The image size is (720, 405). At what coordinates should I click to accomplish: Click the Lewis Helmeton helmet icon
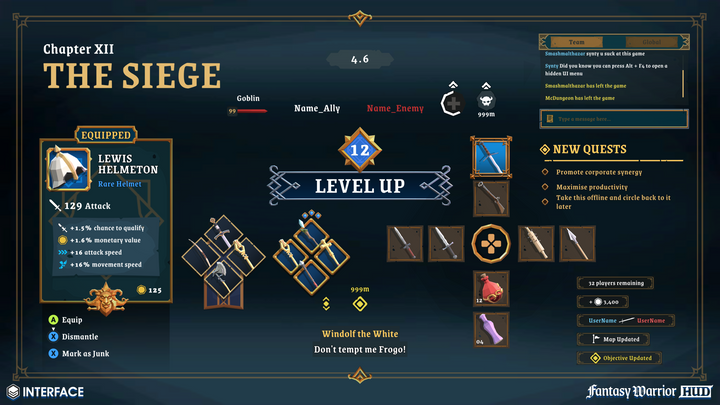click(69, 167)
